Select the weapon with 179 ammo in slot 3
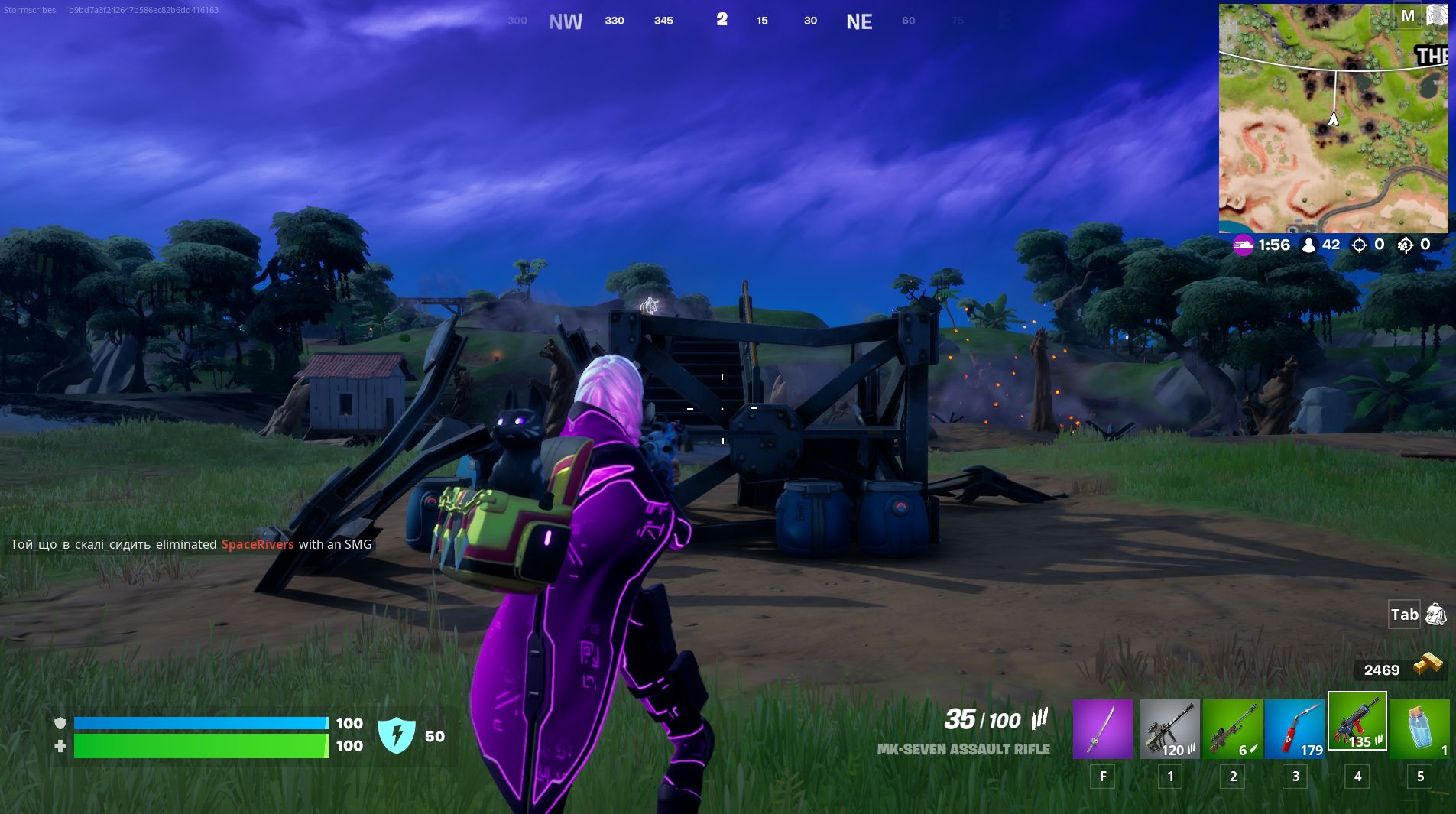The width and height of the screenshot is (1456, 814). (1296, 728)
